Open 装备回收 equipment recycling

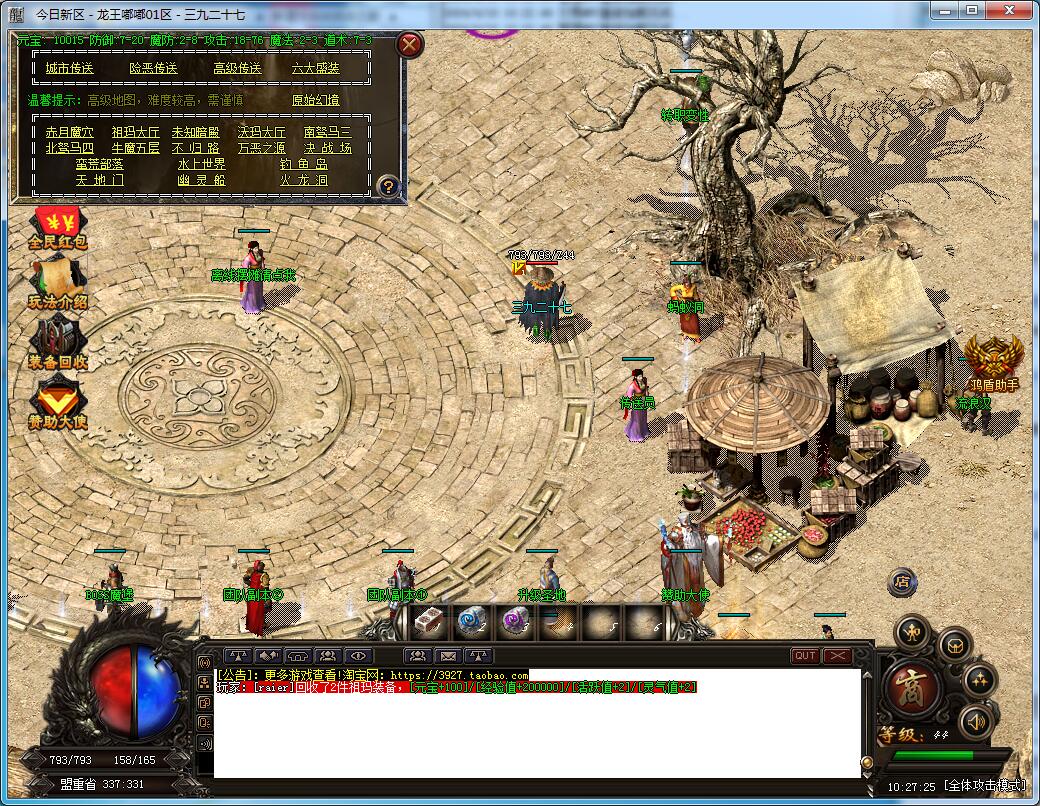[x=58, y=343]
